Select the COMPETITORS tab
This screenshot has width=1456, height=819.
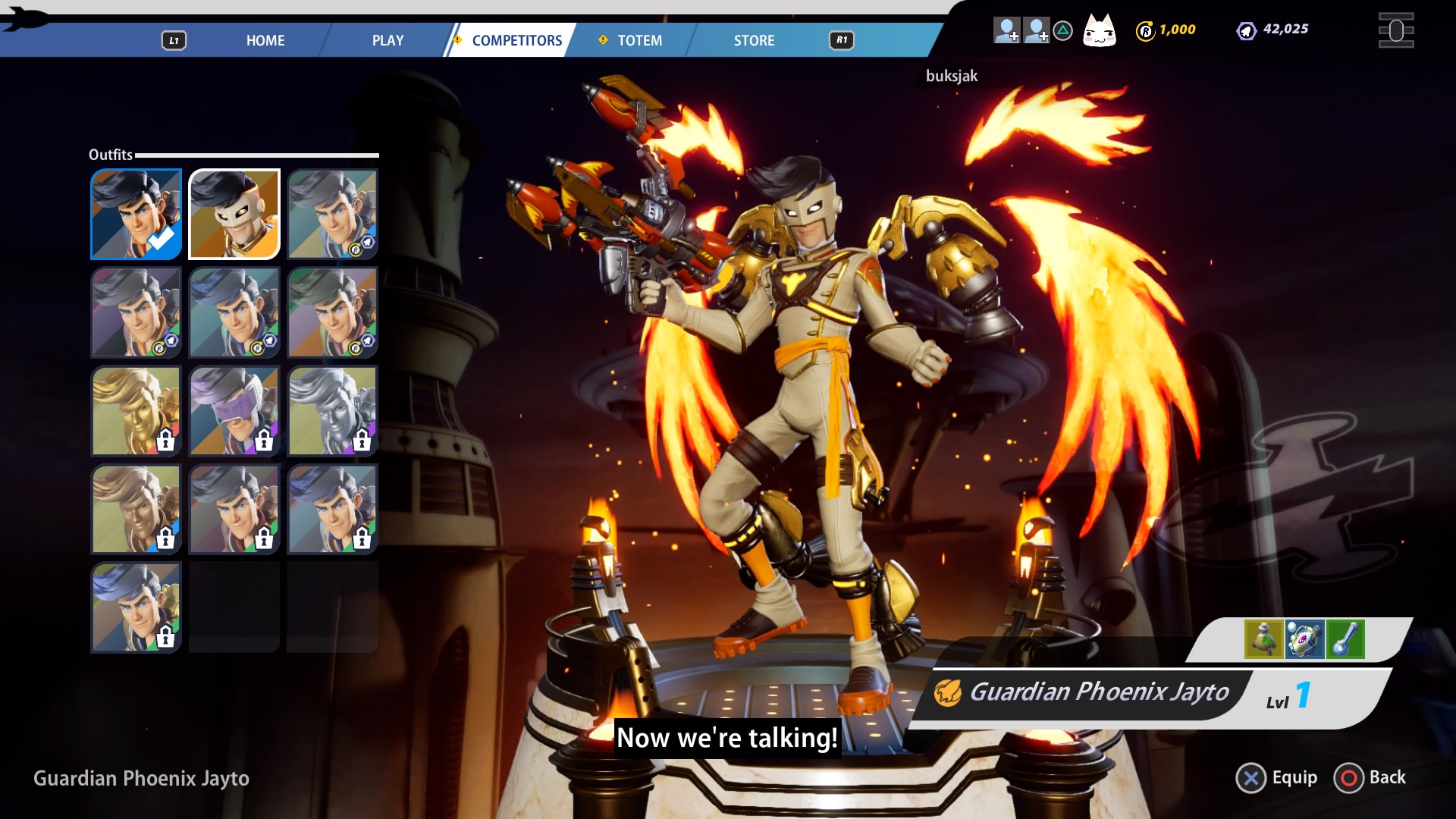[516, 40]
